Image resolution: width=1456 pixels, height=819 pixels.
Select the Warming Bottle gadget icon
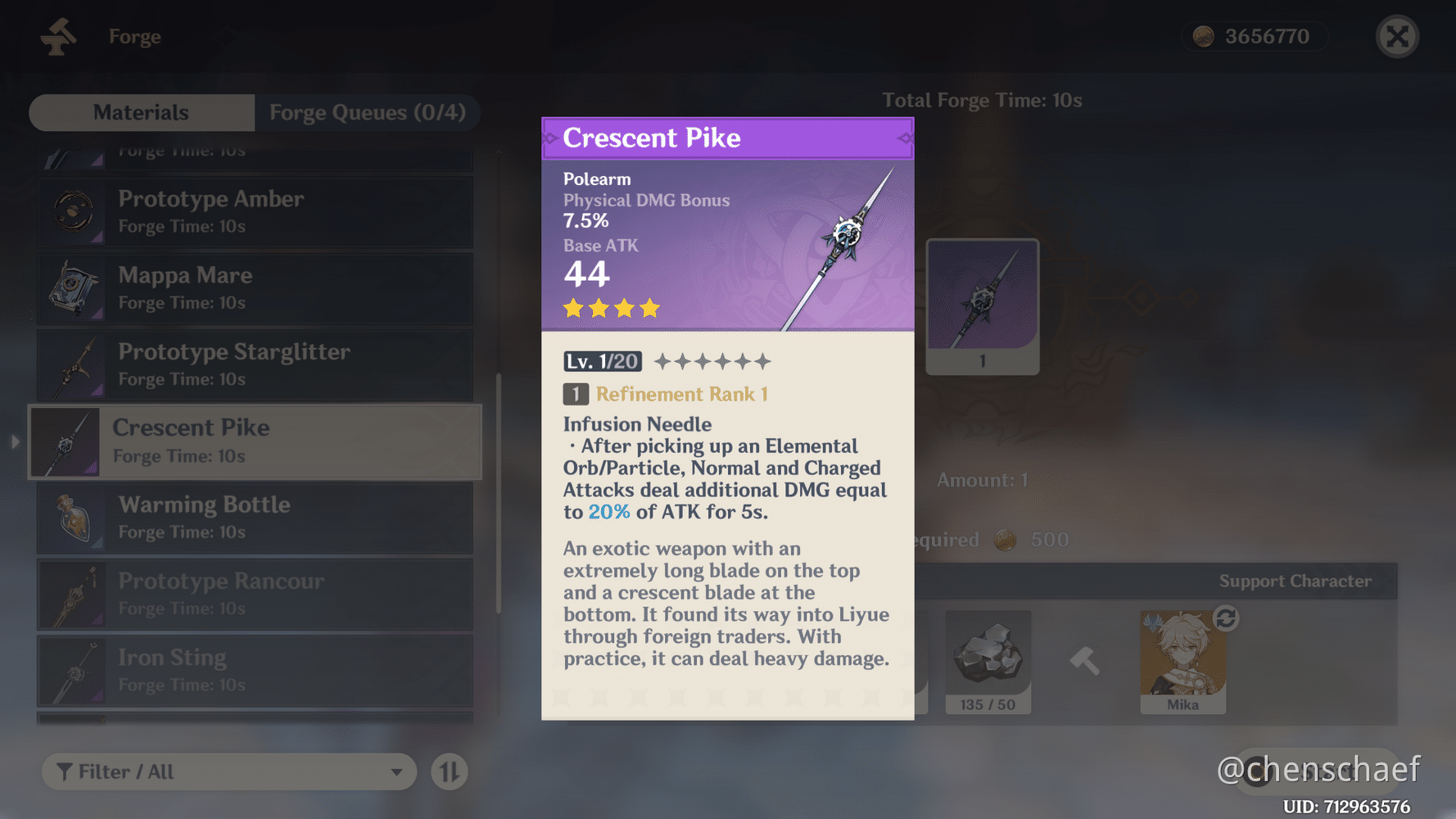74,518
